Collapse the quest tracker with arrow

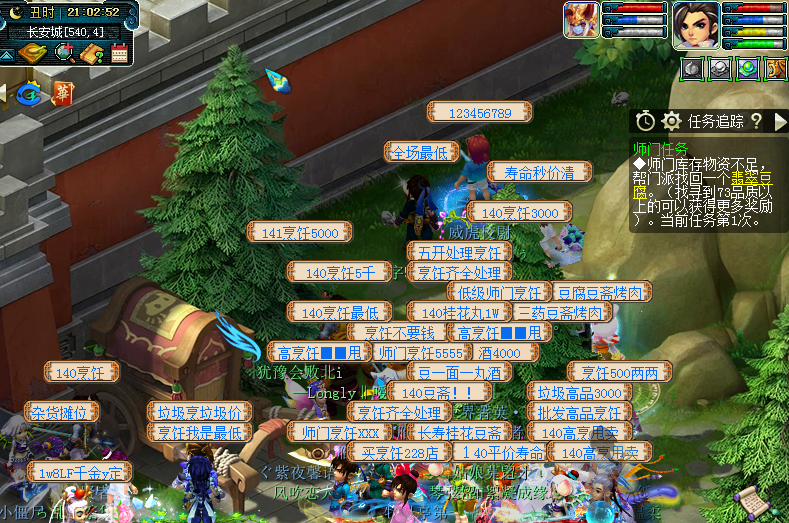[x=781, y=121]
